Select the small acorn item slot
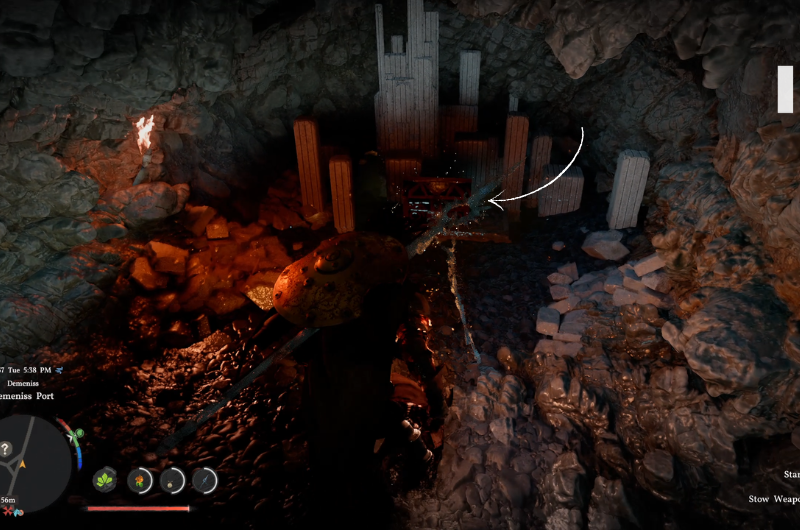800x530 pixels. (x=173, y=480)
